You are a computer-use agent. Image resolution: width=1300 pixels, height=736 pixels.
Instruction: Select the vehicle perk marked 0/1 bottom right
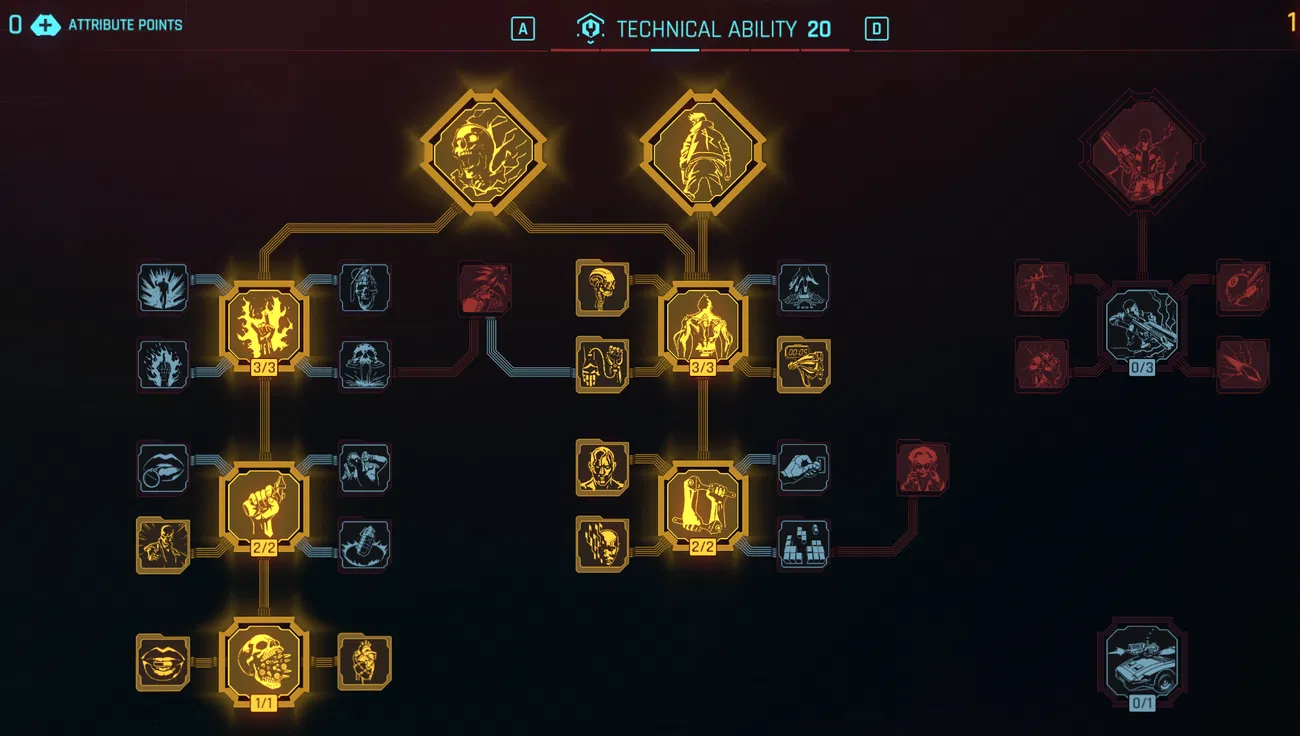tap(1141, 663)
